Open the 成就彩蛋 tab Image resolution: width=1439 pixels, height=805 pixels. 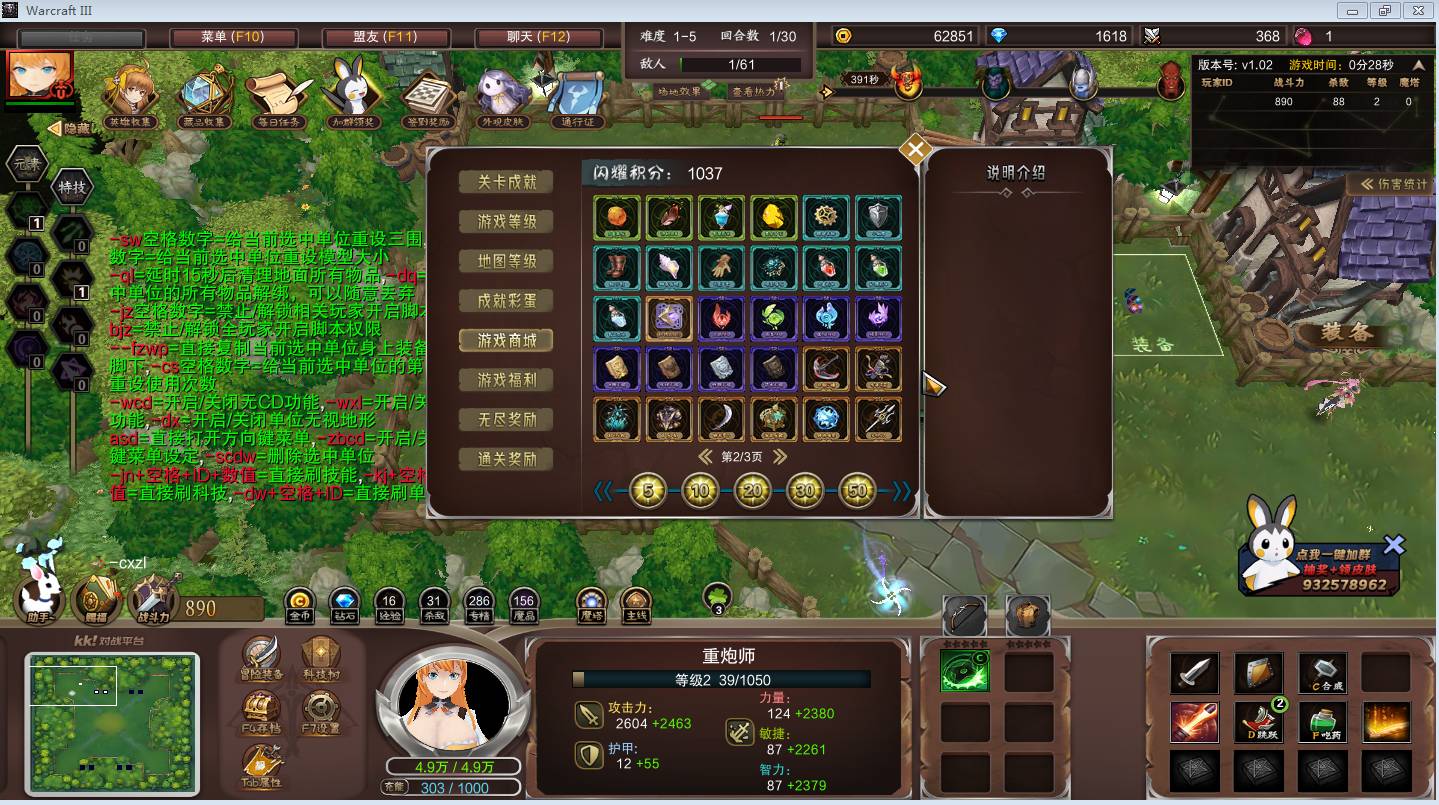506,300
